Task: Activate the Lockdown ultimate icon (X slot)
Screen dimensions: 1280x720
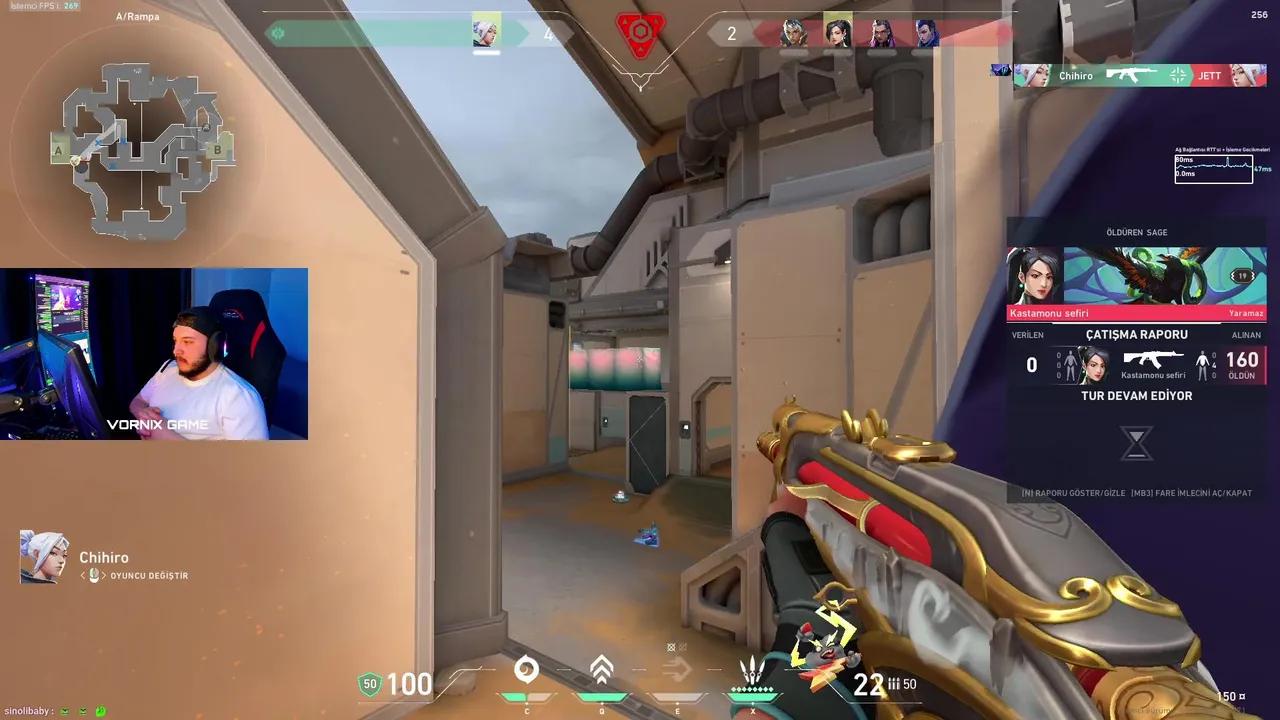Action: (752, 668)
